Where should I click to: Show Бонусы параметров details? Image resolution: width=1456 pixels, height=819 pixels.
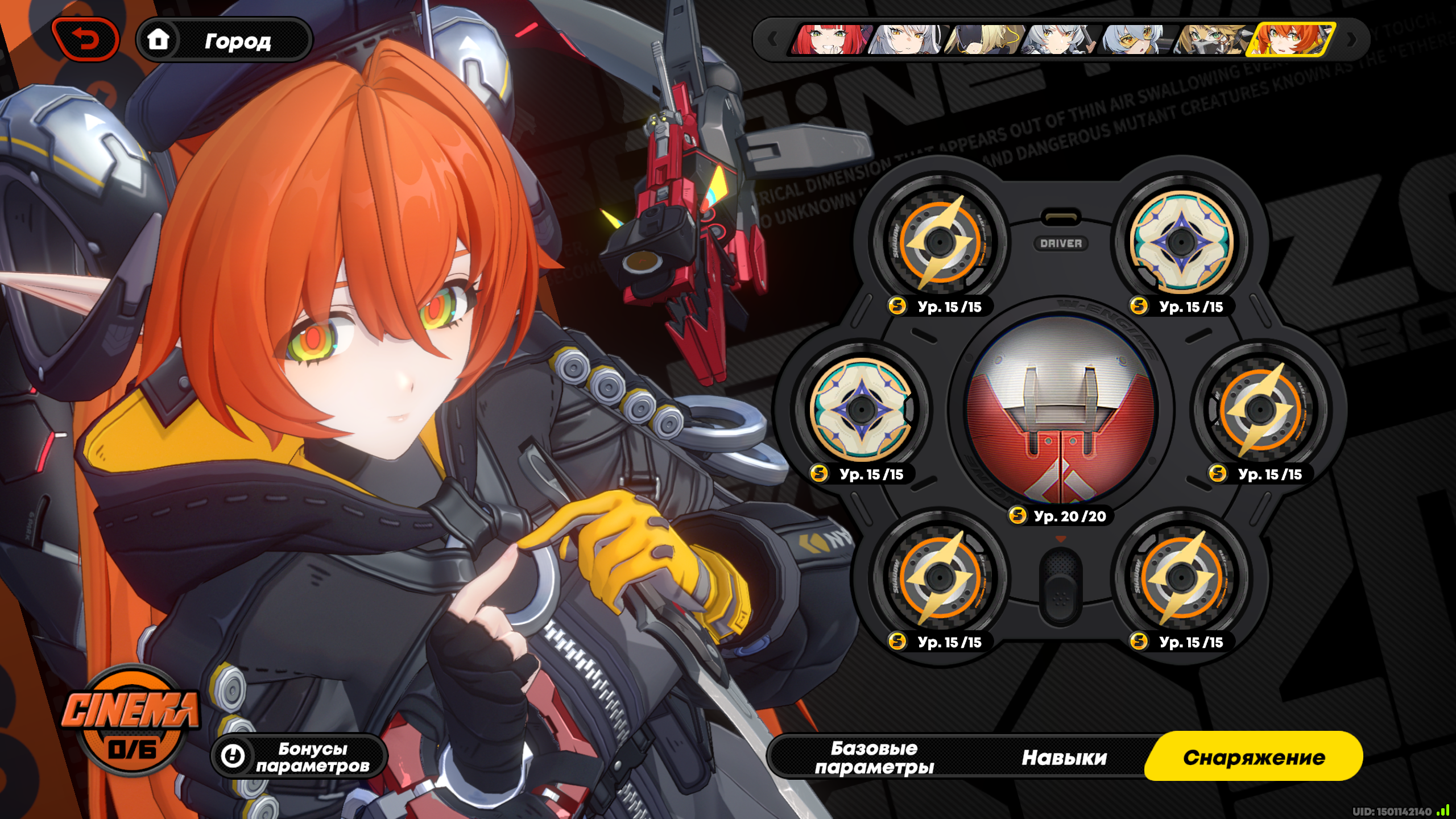tap(300, 757)
